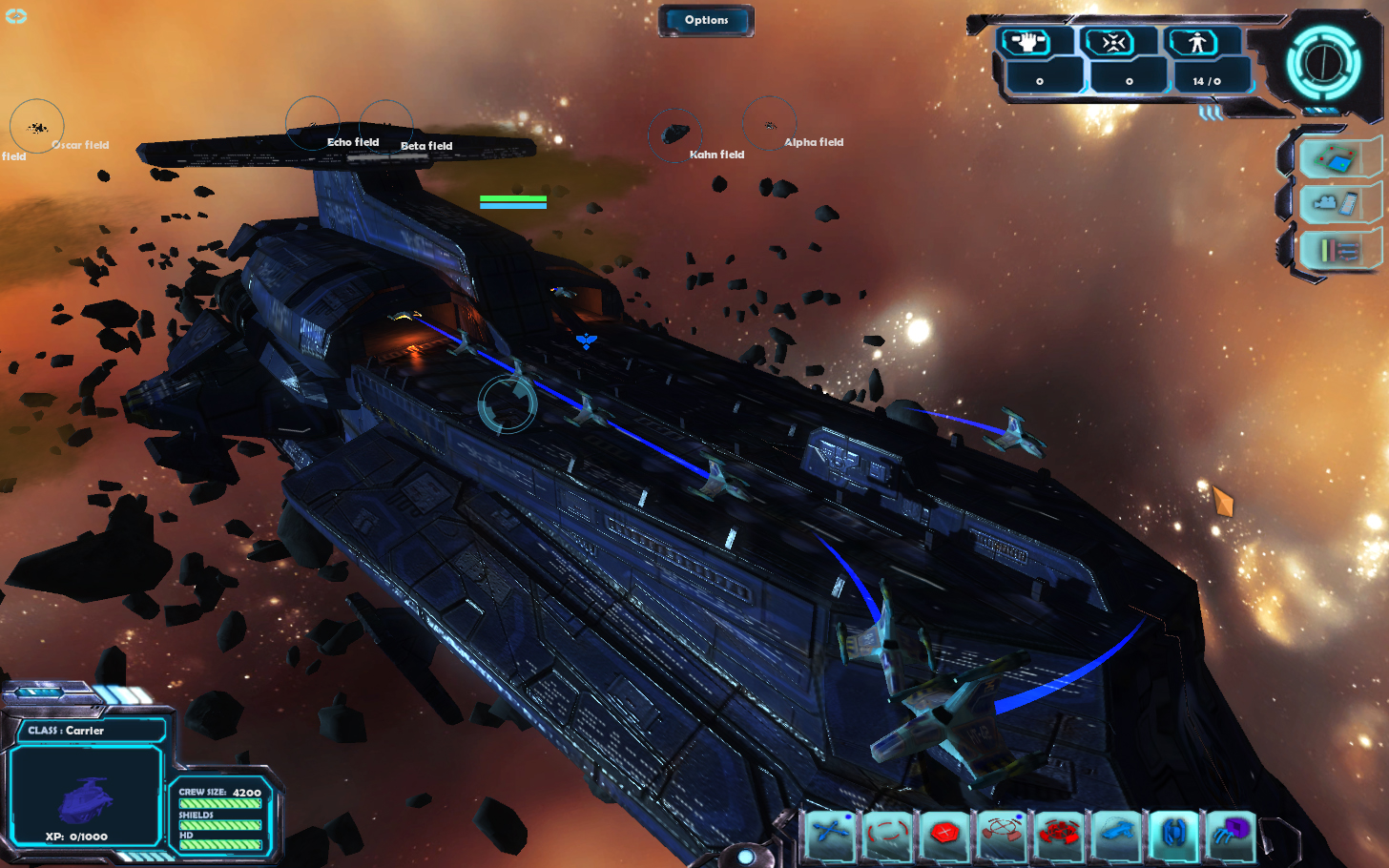Open the Options menu

[x=706, y=20]
